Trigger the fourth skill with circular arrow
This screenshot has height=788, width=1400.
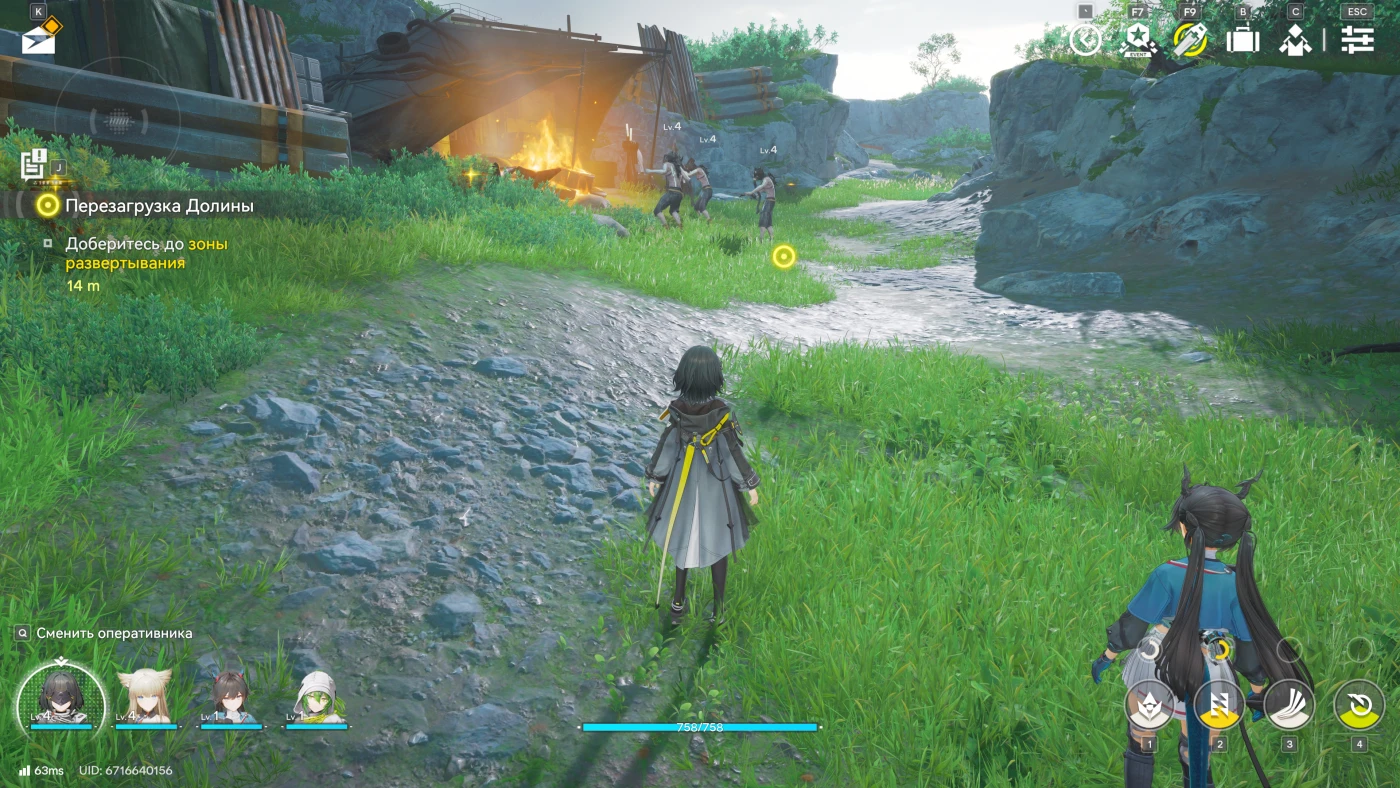pos(1359,704)
